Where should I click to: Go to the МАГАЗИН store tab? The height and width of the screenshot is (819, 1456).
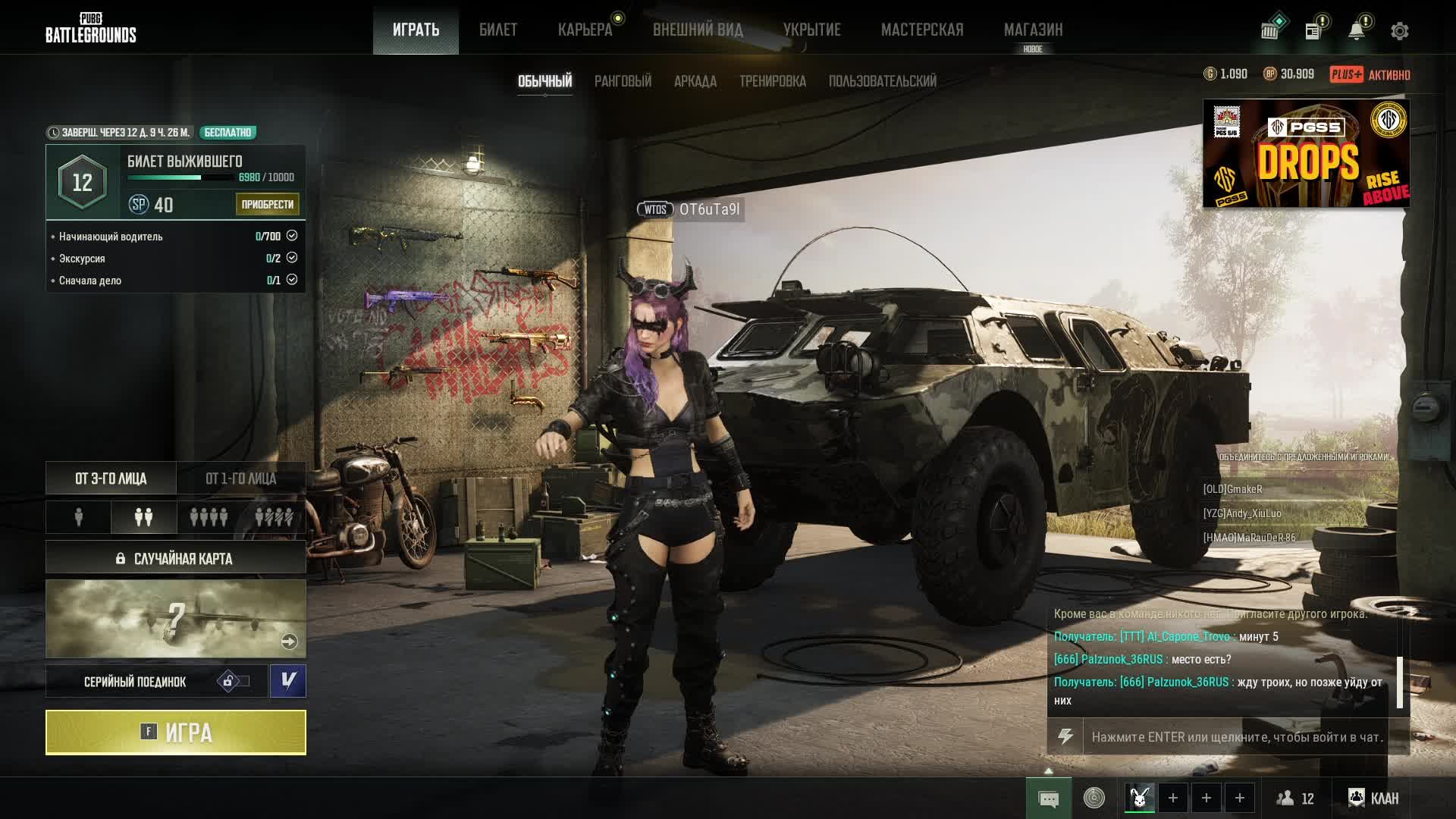pos(1033,30)
